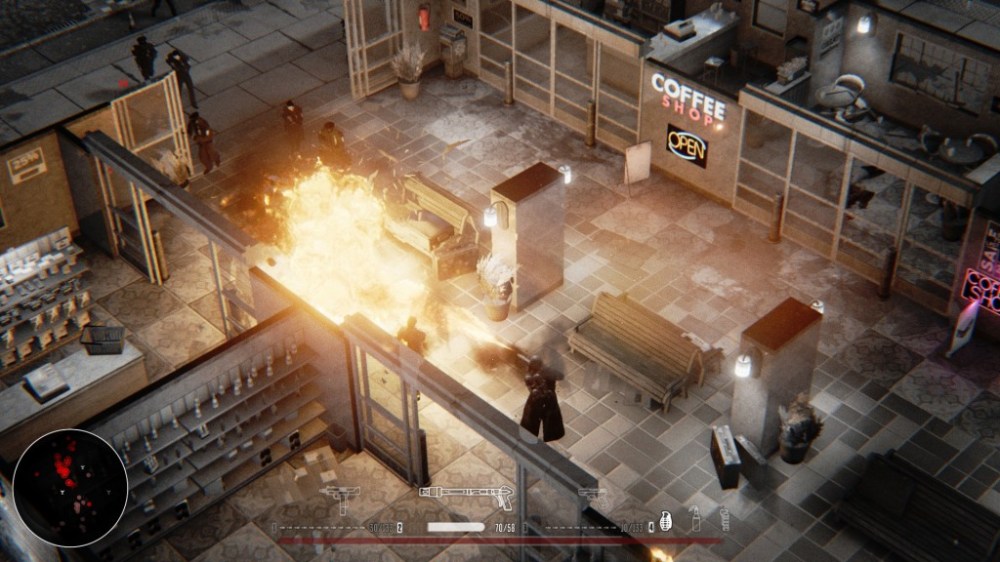Select the frag grenade icon
This screenshot has height=562, width=1000.
pos(664,521)
